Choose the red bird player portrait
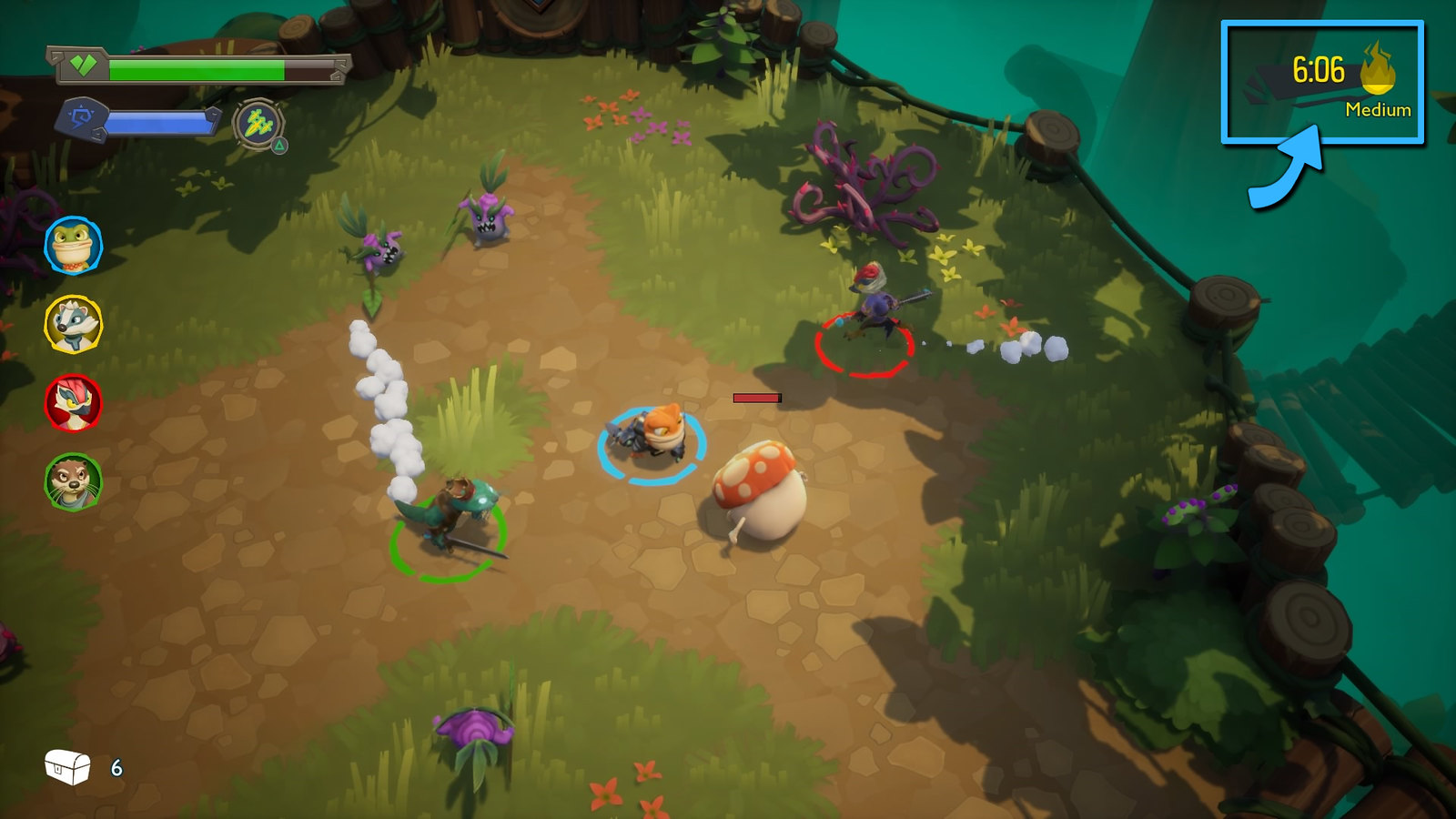The width and height of the screenshot is (1456, 819). pyautogui.click(x=73, y=403)
